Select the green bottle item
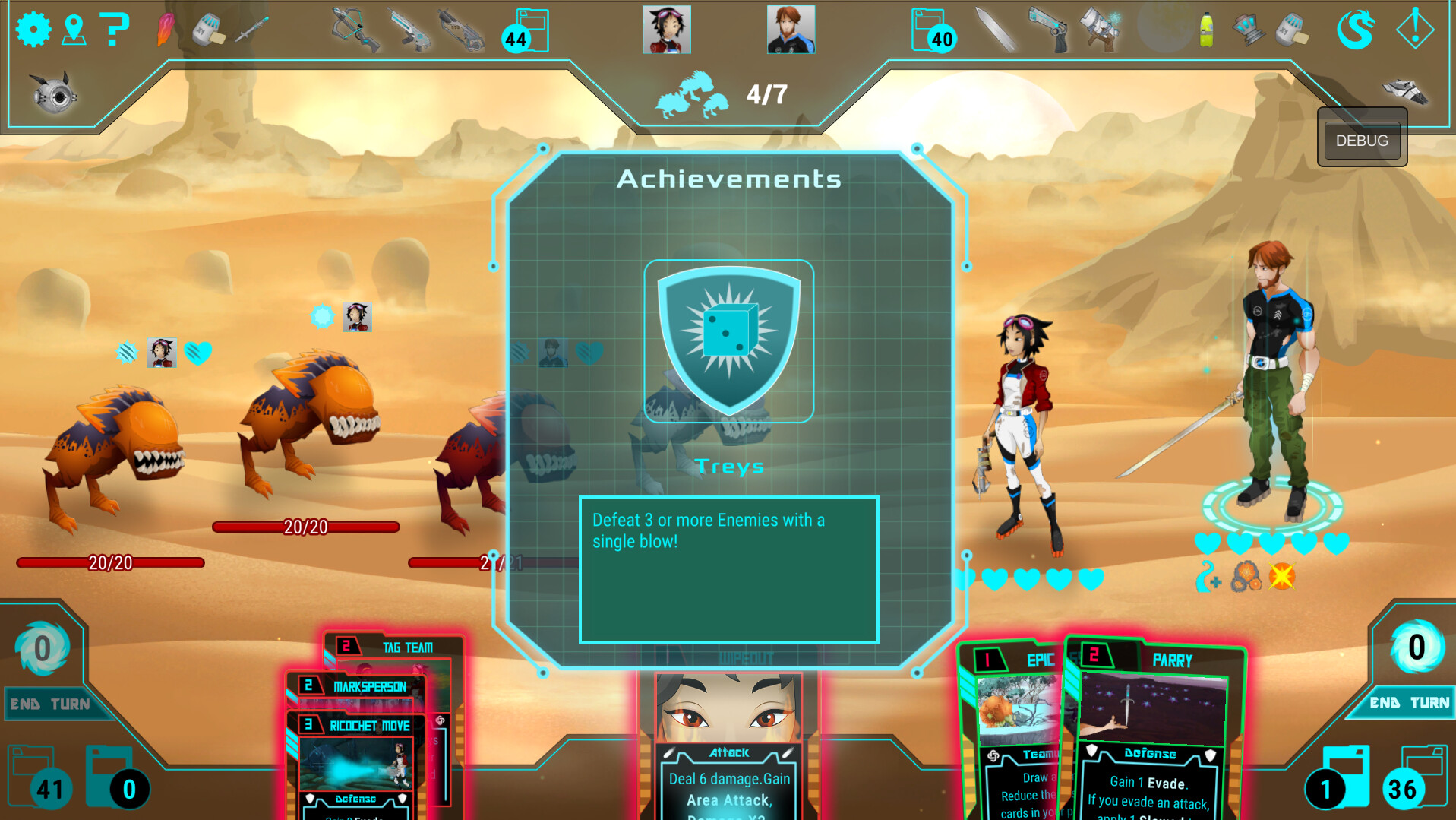 pos(1206,30)
